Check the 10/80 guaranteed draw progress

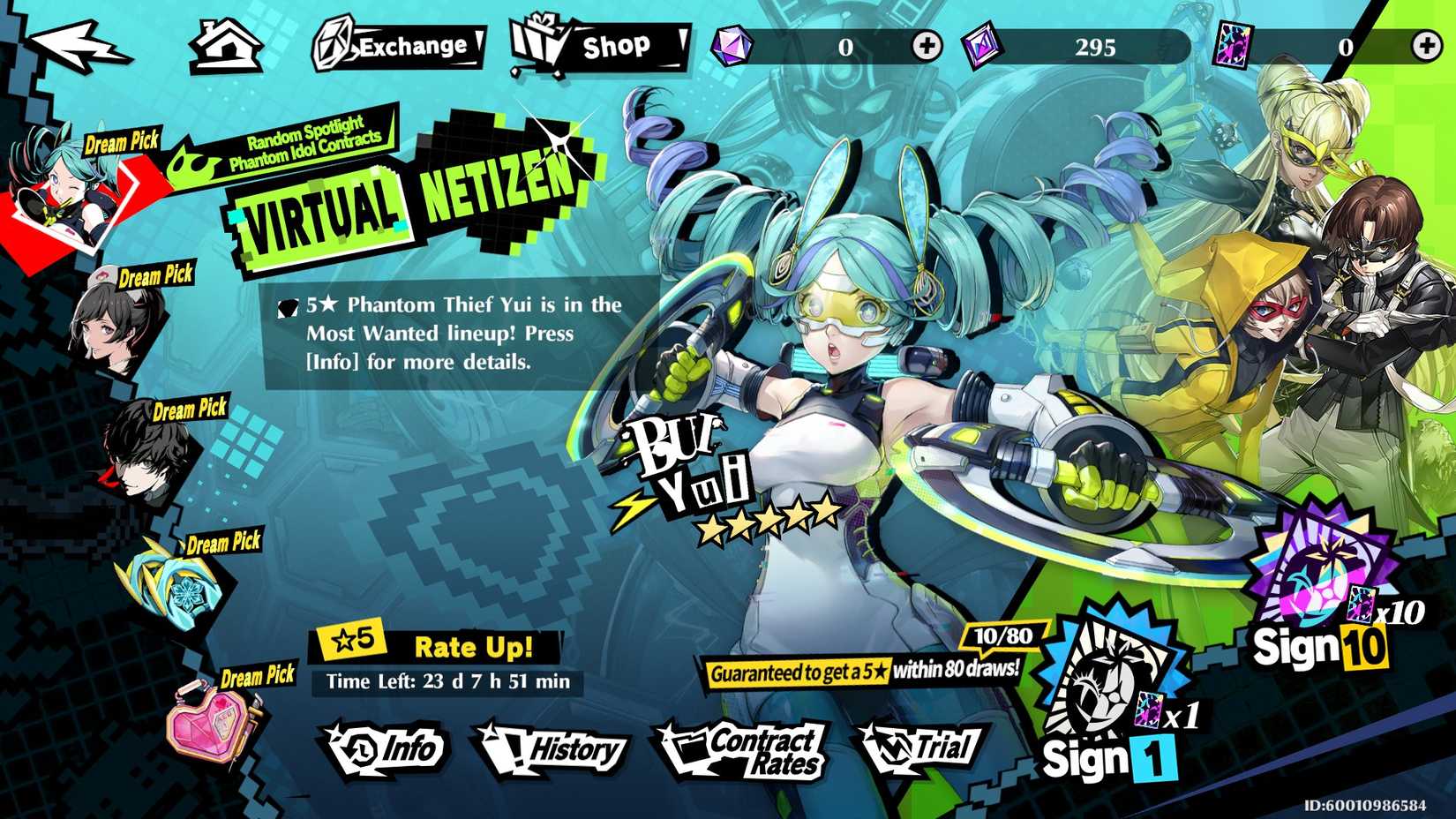(x=999, y=634)
